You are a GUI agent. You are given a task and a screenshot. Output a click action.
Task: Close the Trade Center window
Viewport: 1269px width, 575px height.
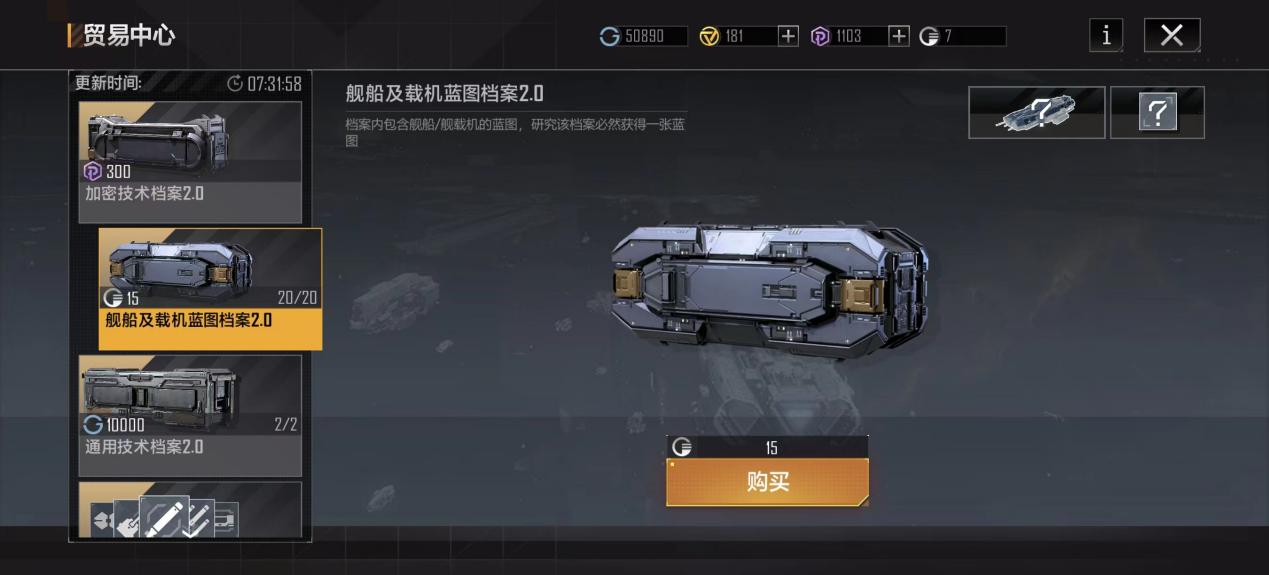point(1171,36)
